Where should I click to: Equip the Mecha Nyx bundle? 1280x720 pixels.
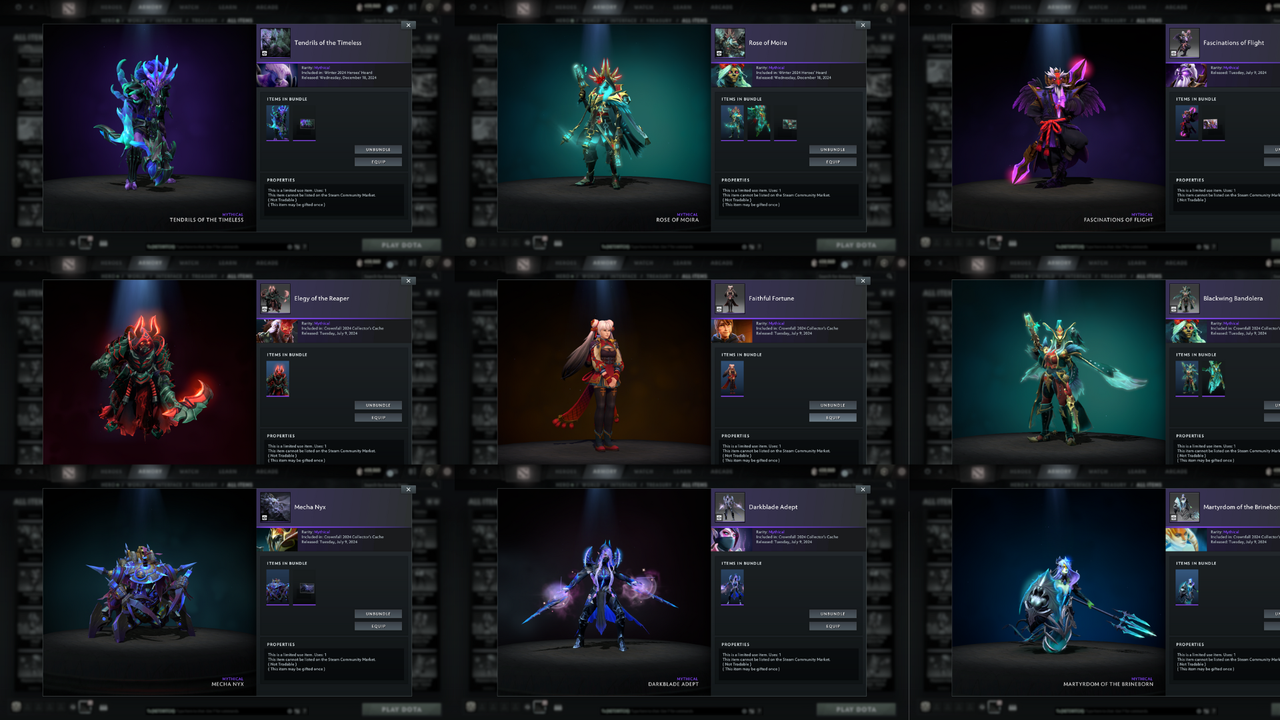pyautogui.click(x=378, y=625)
